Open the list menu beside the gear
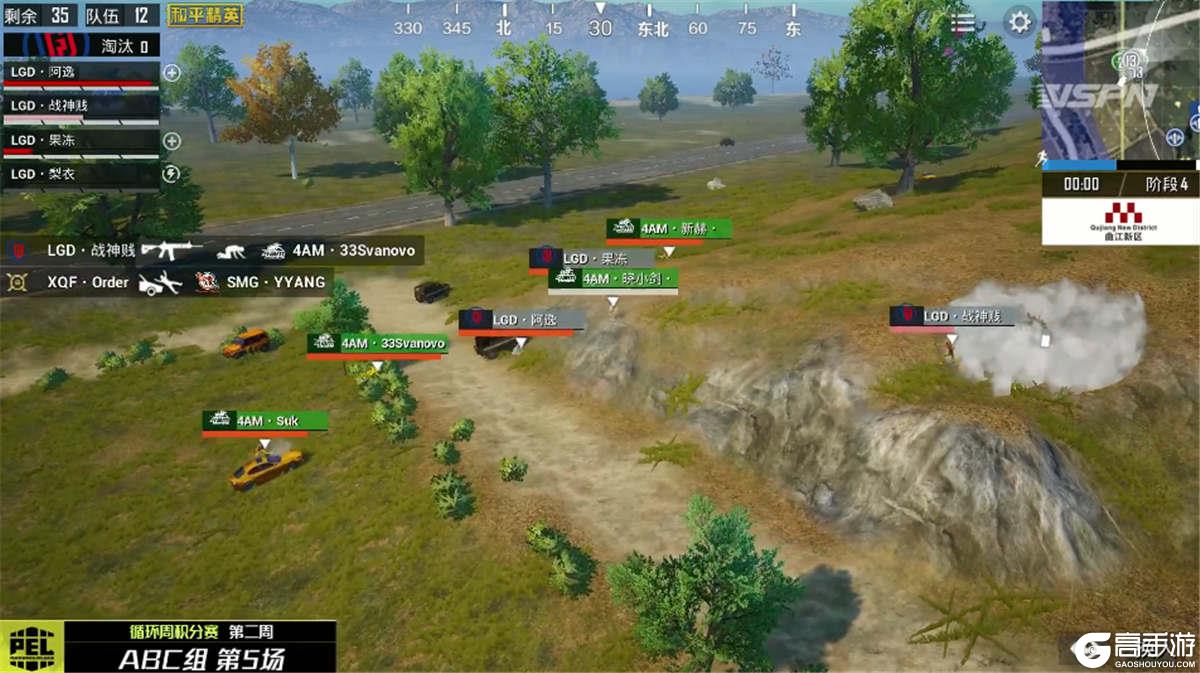The width and height of the screenshot is (1200, 673). click(x=963, y=22)
